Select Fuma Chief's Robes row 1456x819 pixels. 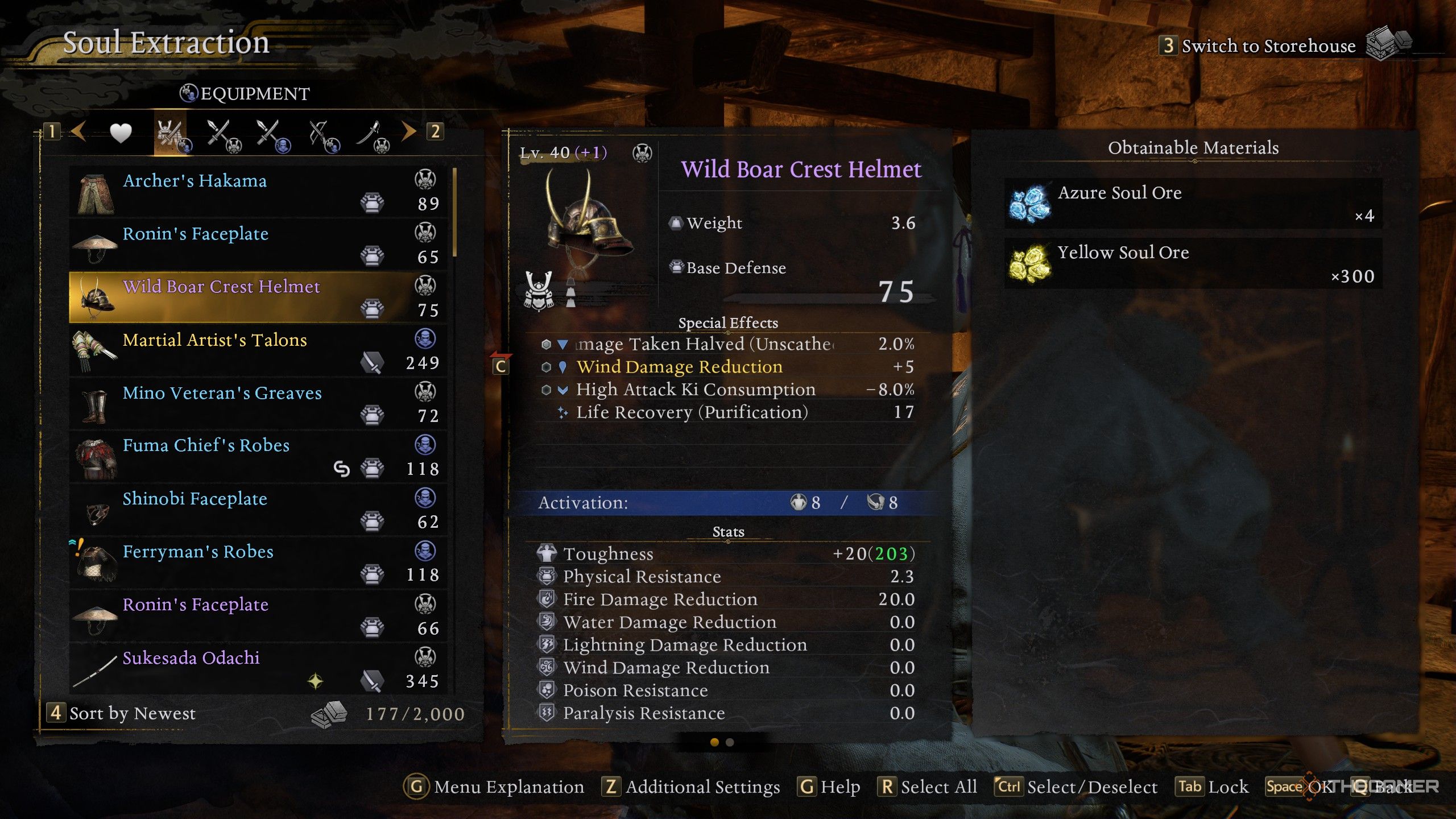[257, 456]
